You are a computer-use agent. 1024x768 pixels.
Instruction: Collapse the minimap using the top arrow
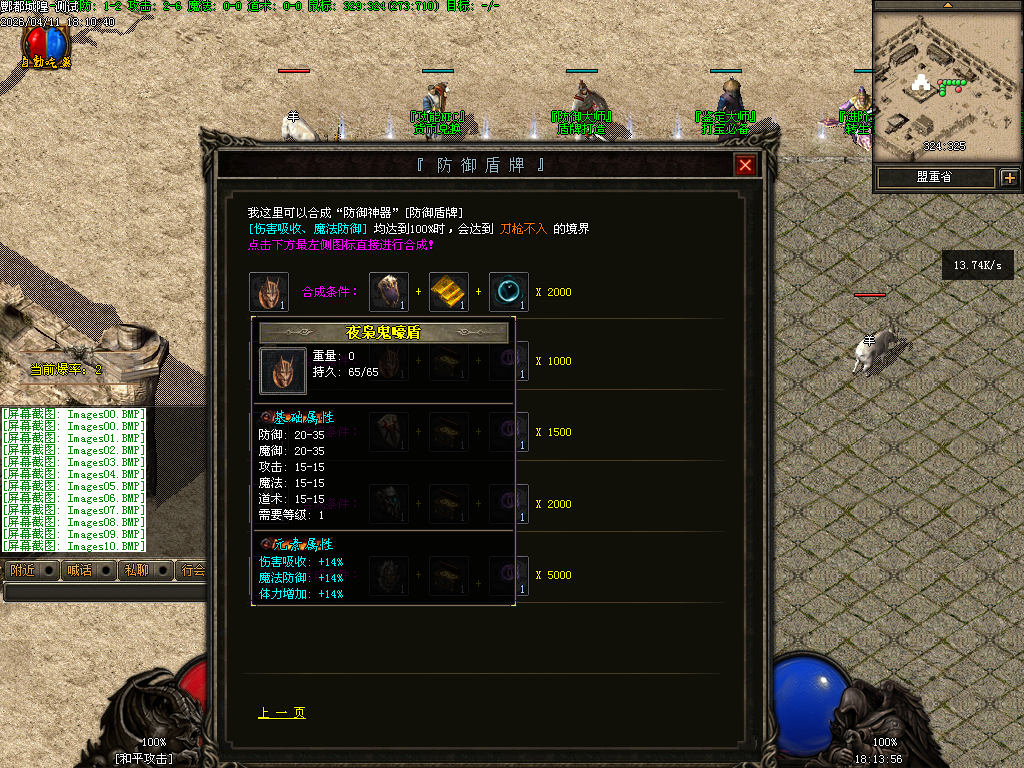pos(948,5)
